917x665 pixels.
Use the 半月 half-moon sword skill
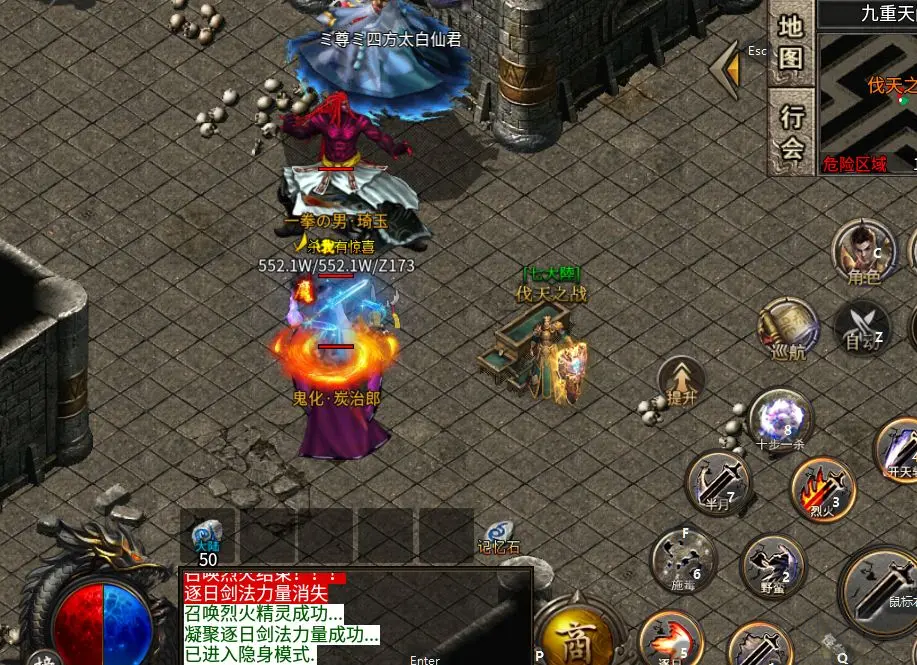pos(719,484)
